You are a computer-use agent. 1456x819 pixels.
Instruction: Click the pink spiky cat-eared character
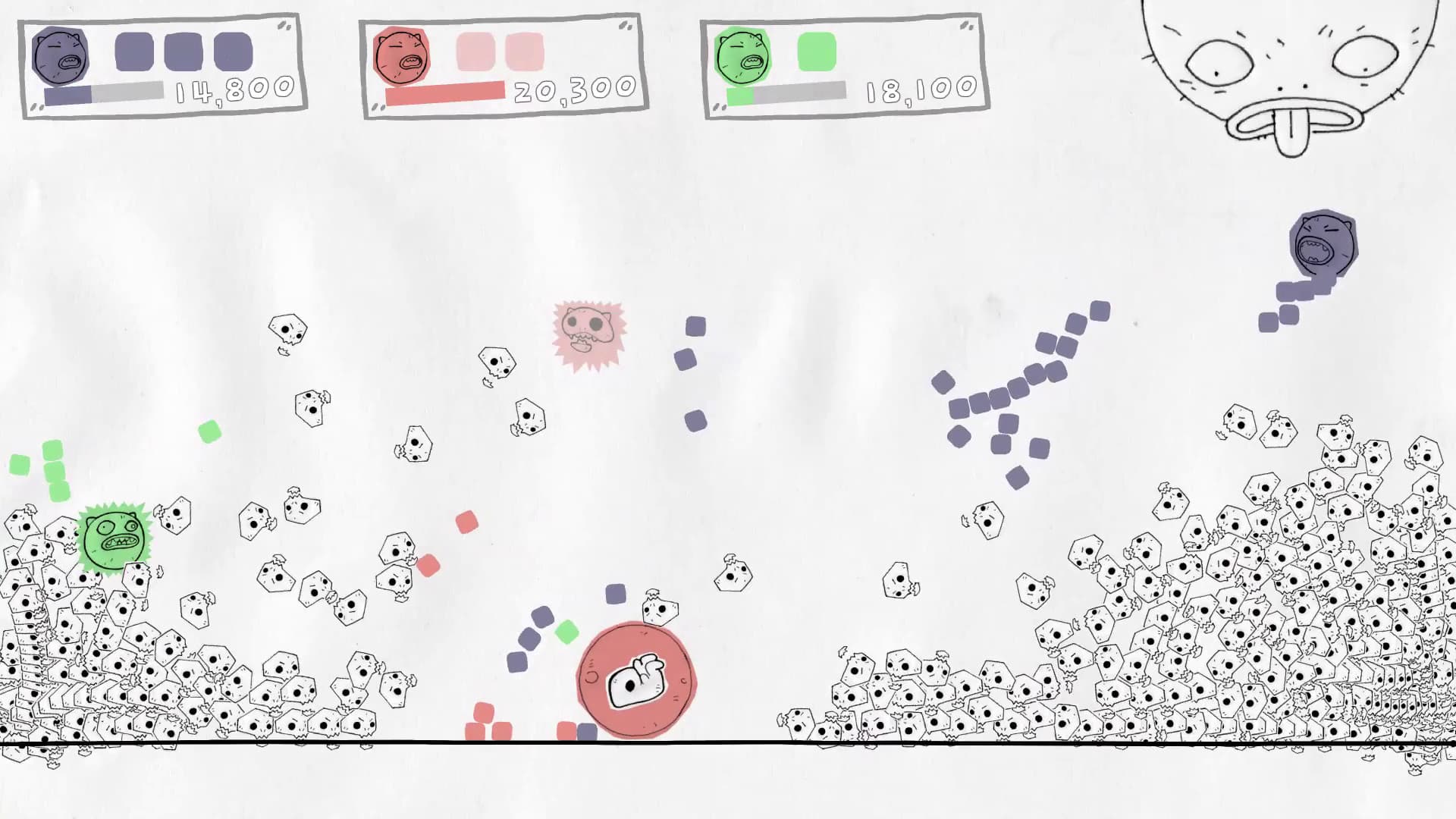point(588,334)
